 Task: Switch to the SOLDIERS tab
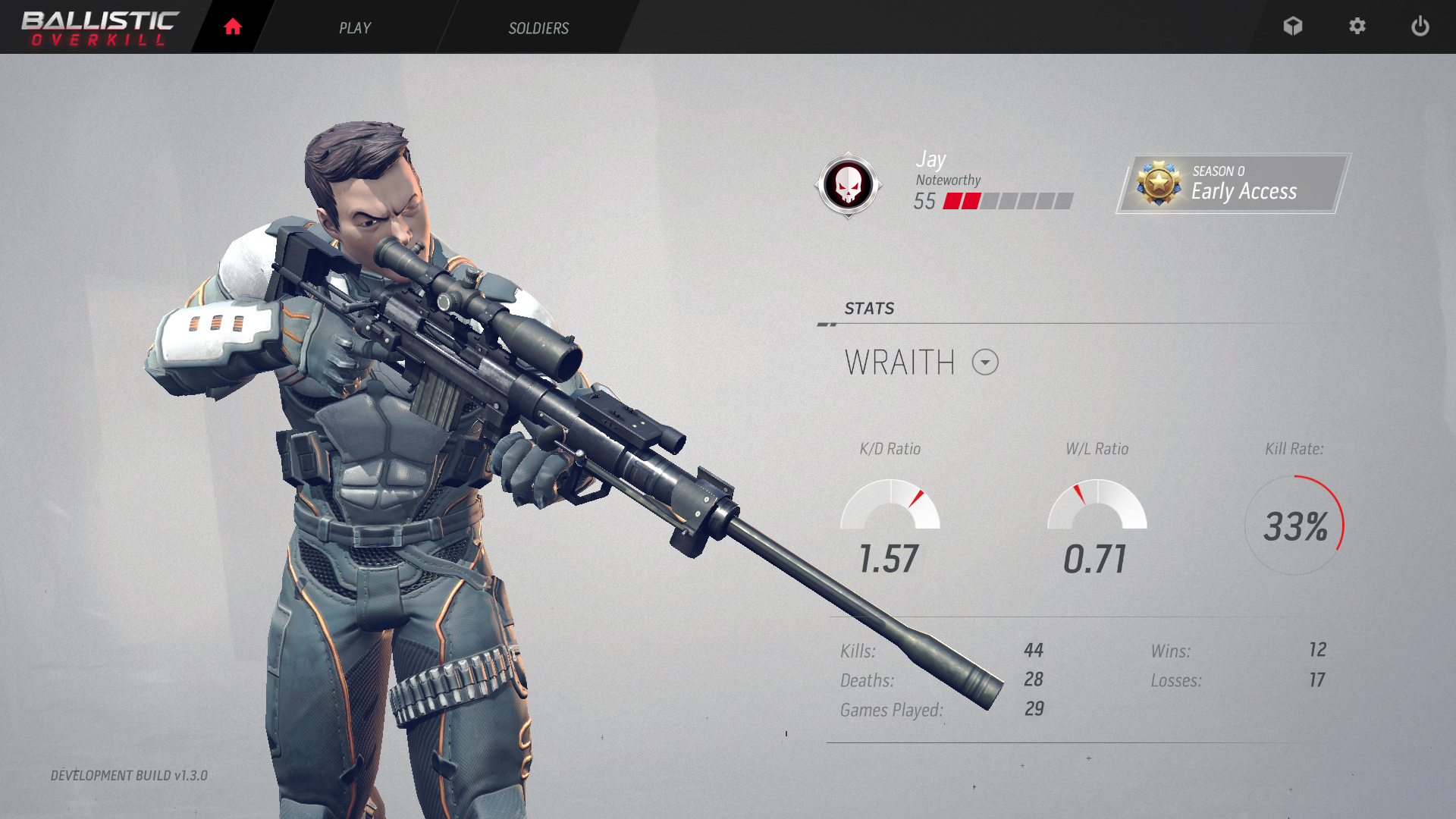pyautogui.click(x=538, y=28)
